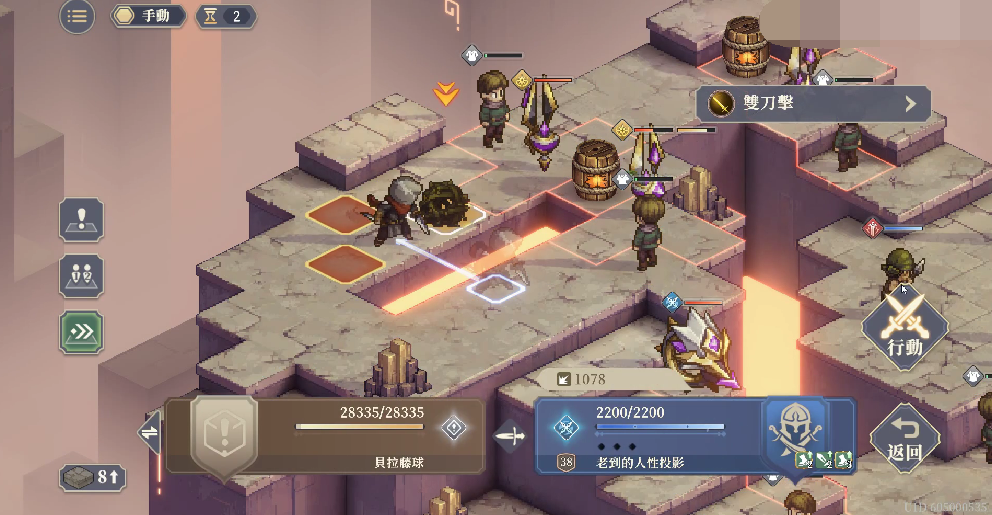Swap panels with the arrows button
This screenshot has height=515, width=992.
coord(150,432)
